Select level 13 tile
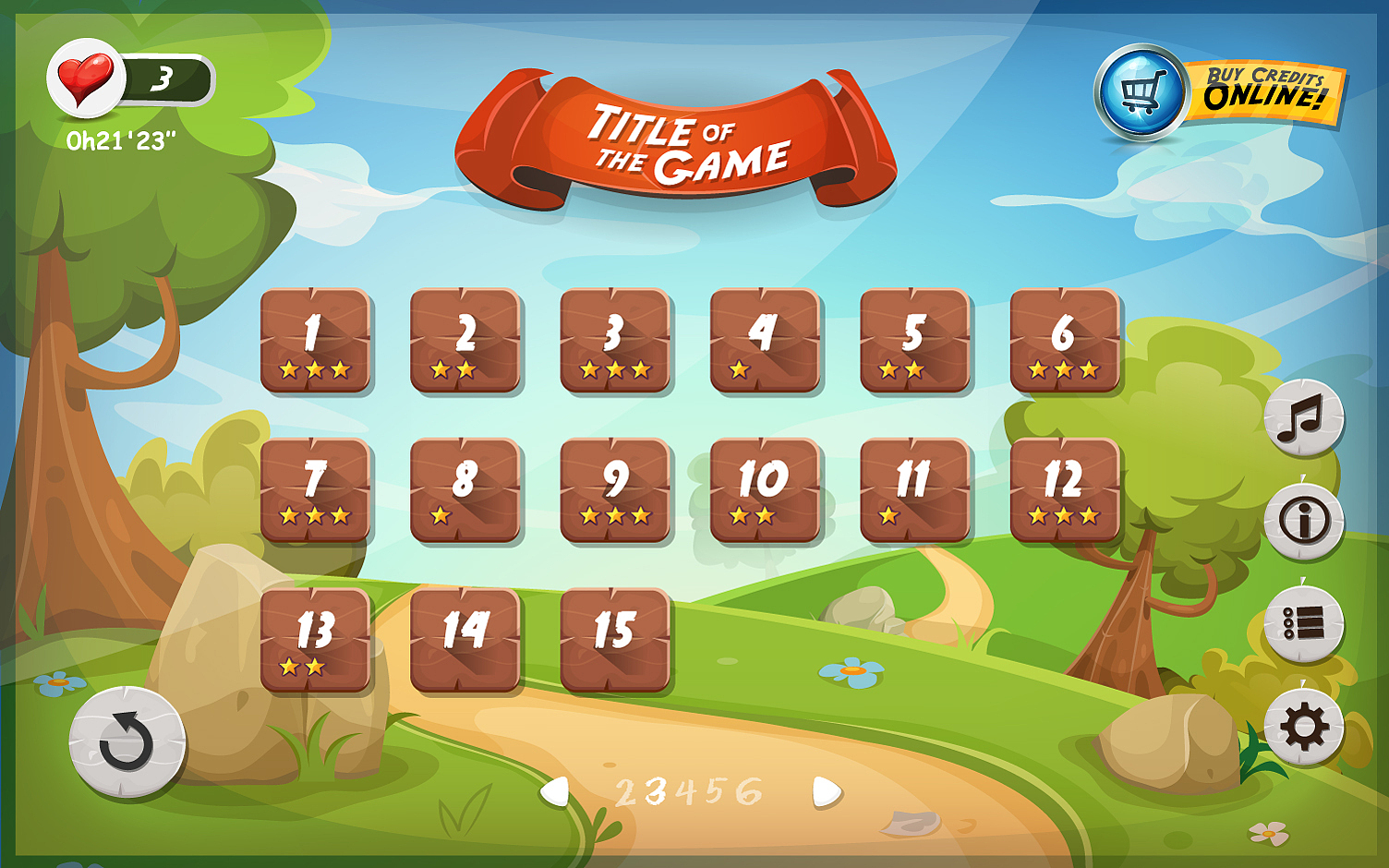1389x868 pixels. 315,640
